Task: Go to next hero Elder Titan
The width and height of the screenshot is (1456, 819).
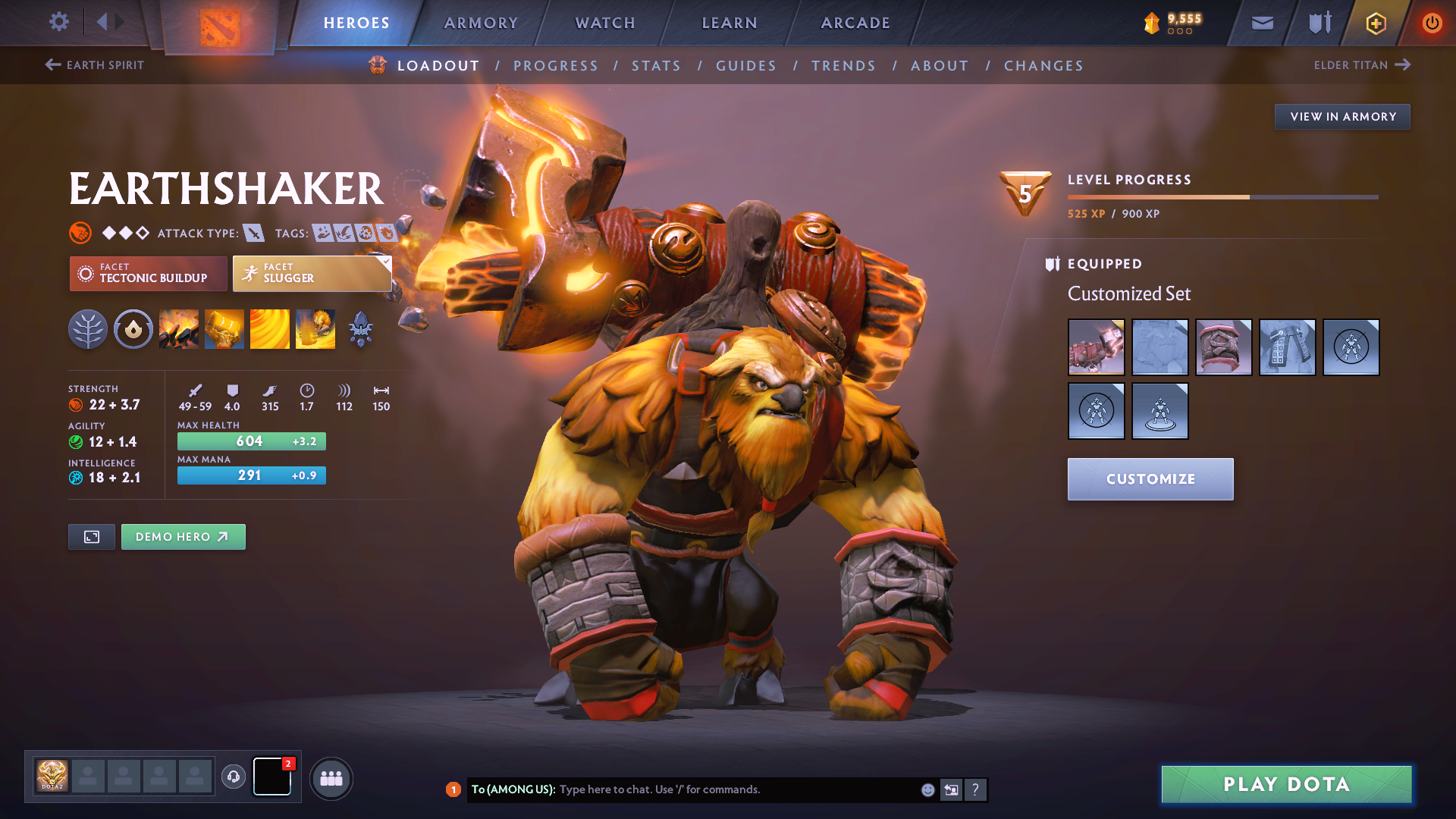Action: (1363, 64)
